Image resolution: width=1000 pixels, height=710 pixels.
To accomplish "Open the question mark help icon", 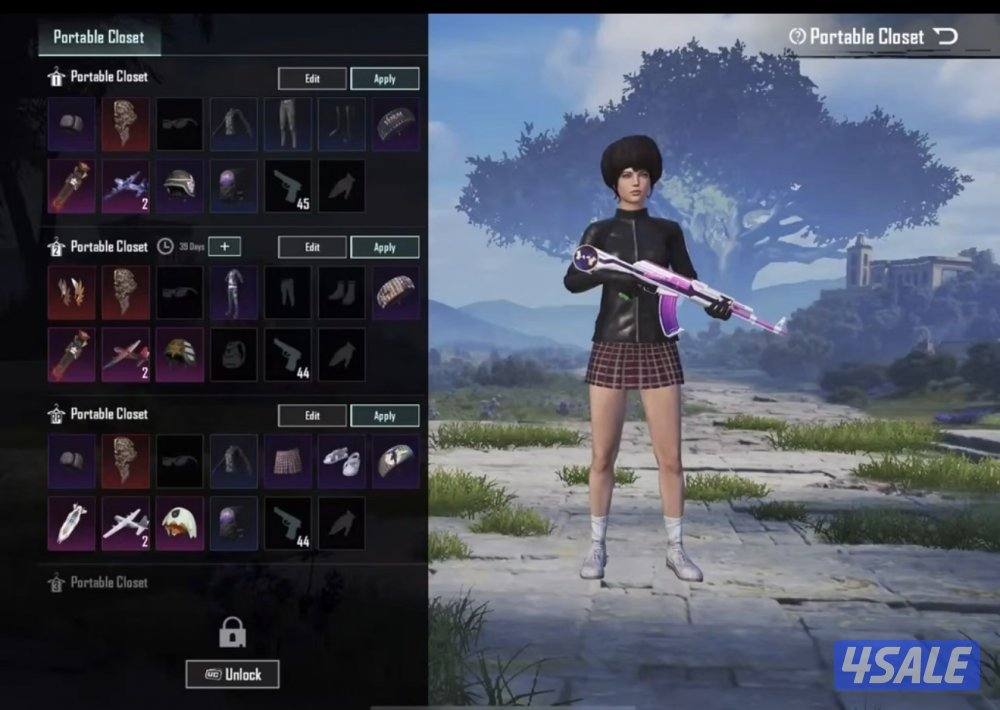I will (797, 37).
